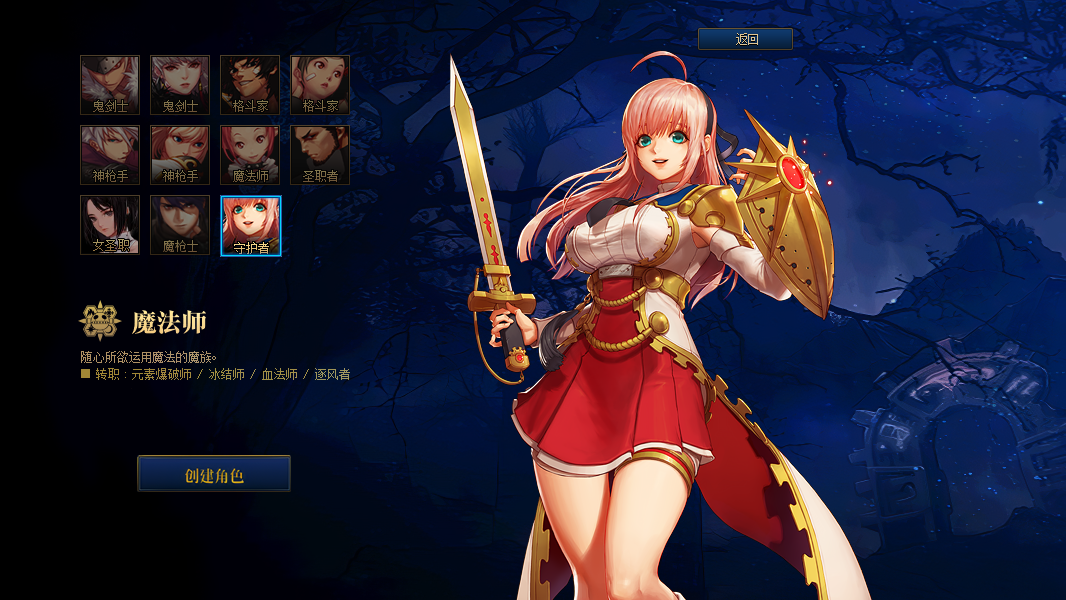
Task: Select the male 鬼剑士 with metal headband
Action: 110,85
